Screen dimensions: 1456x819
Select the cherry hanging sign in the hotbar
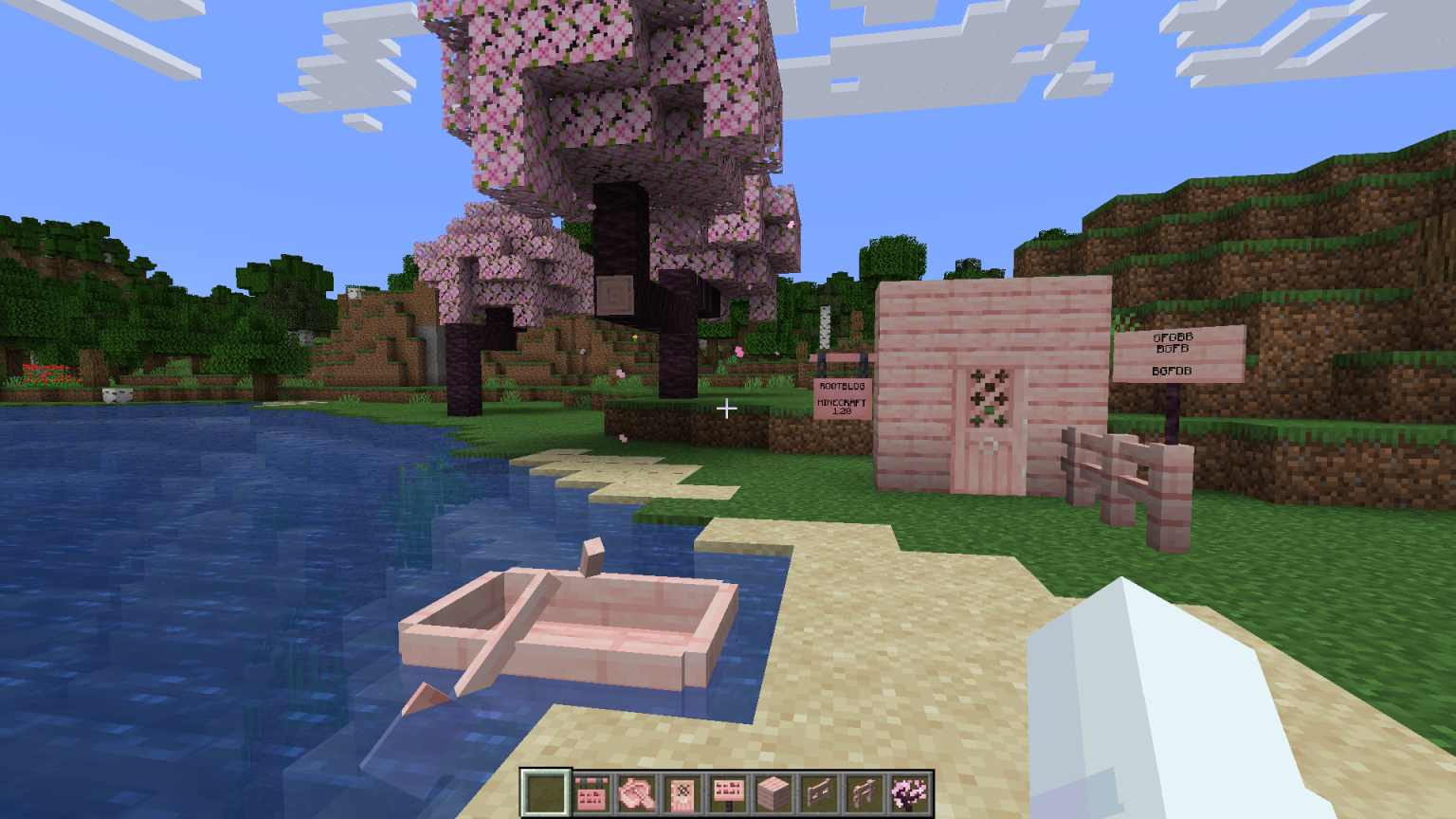[591, 791]
